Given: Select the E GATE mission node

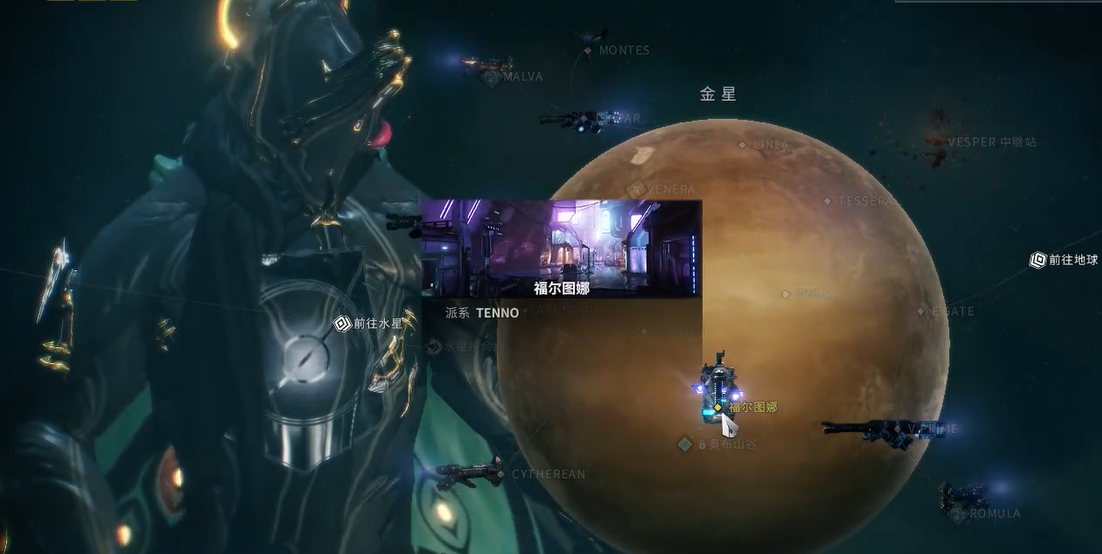Looking at the screenshot, I should click(922, 312).
